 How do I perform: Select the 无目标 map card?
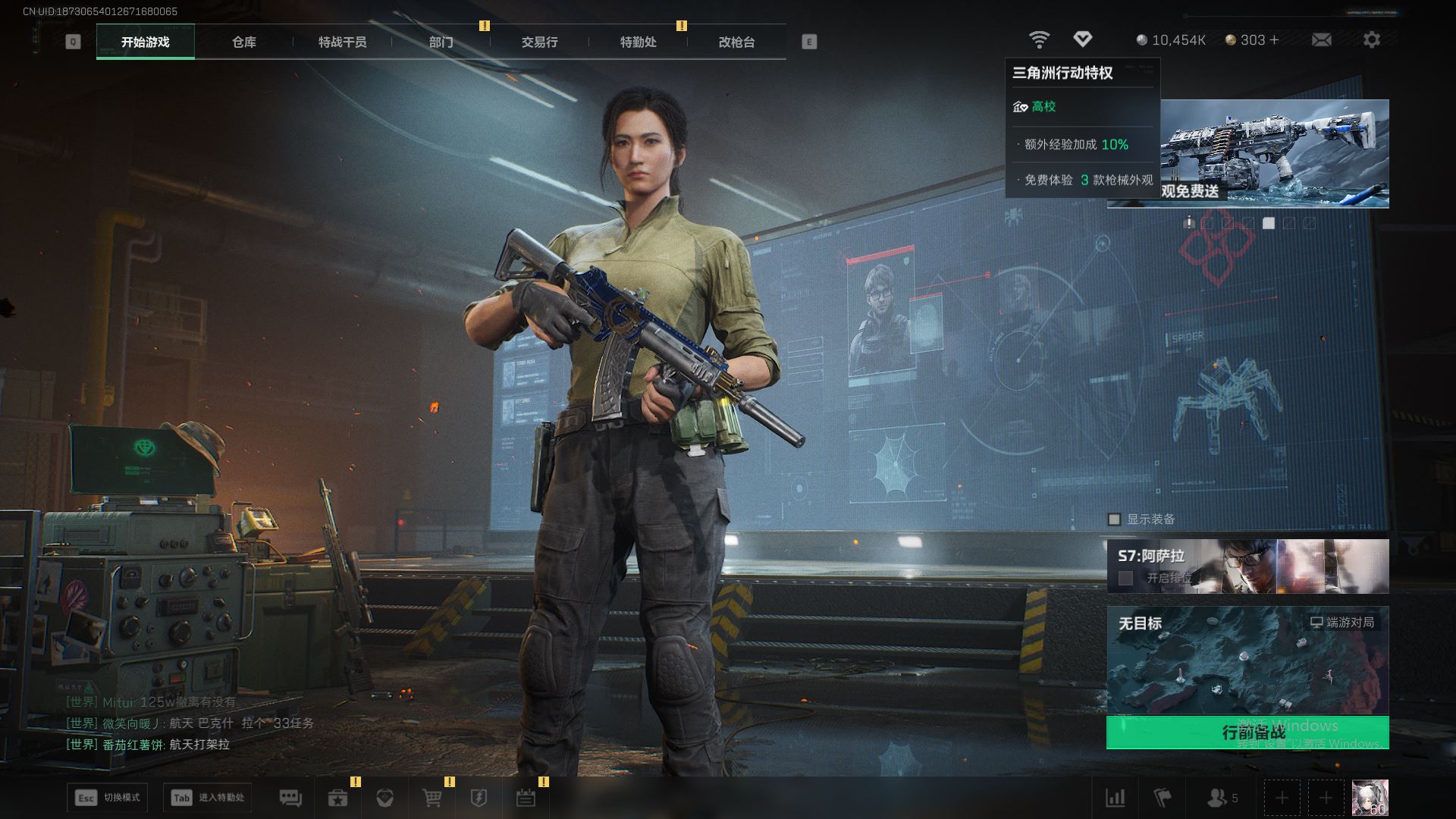pos(1247,660)
